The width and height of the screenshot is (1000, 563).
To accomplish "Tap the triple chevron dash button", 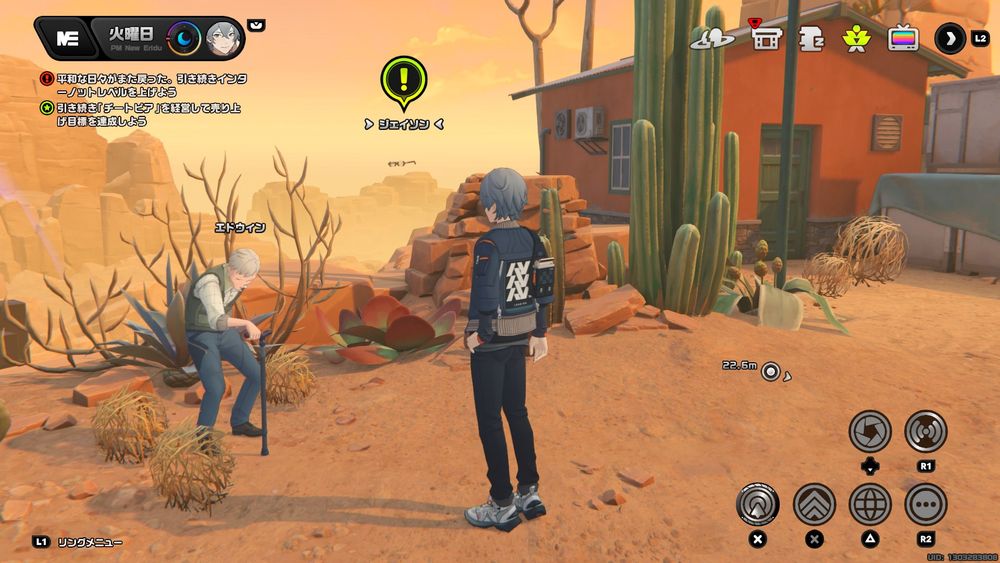I will tap(814, 504).
